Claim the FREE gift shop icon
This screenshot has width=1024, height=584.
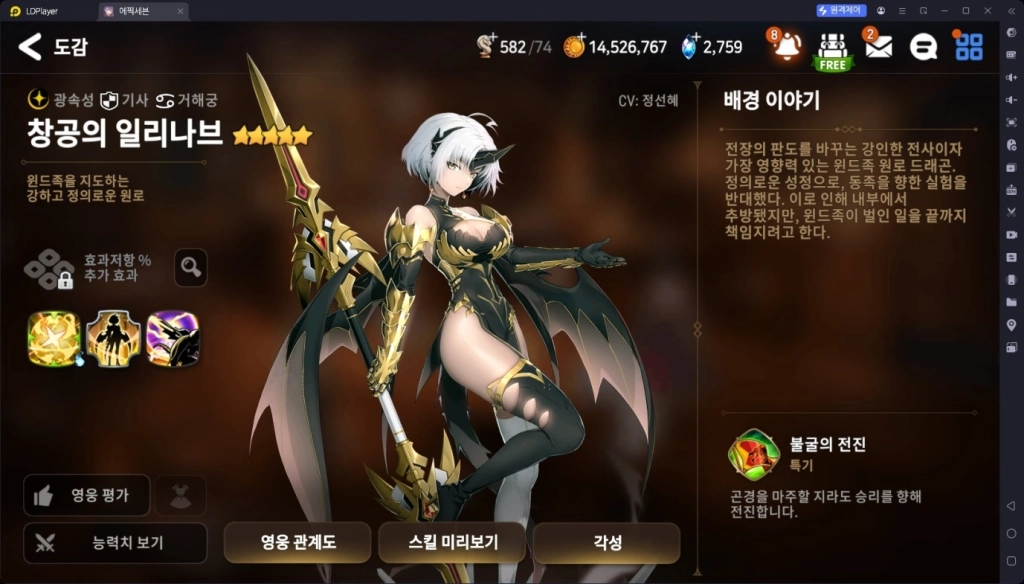pos(832,49)
